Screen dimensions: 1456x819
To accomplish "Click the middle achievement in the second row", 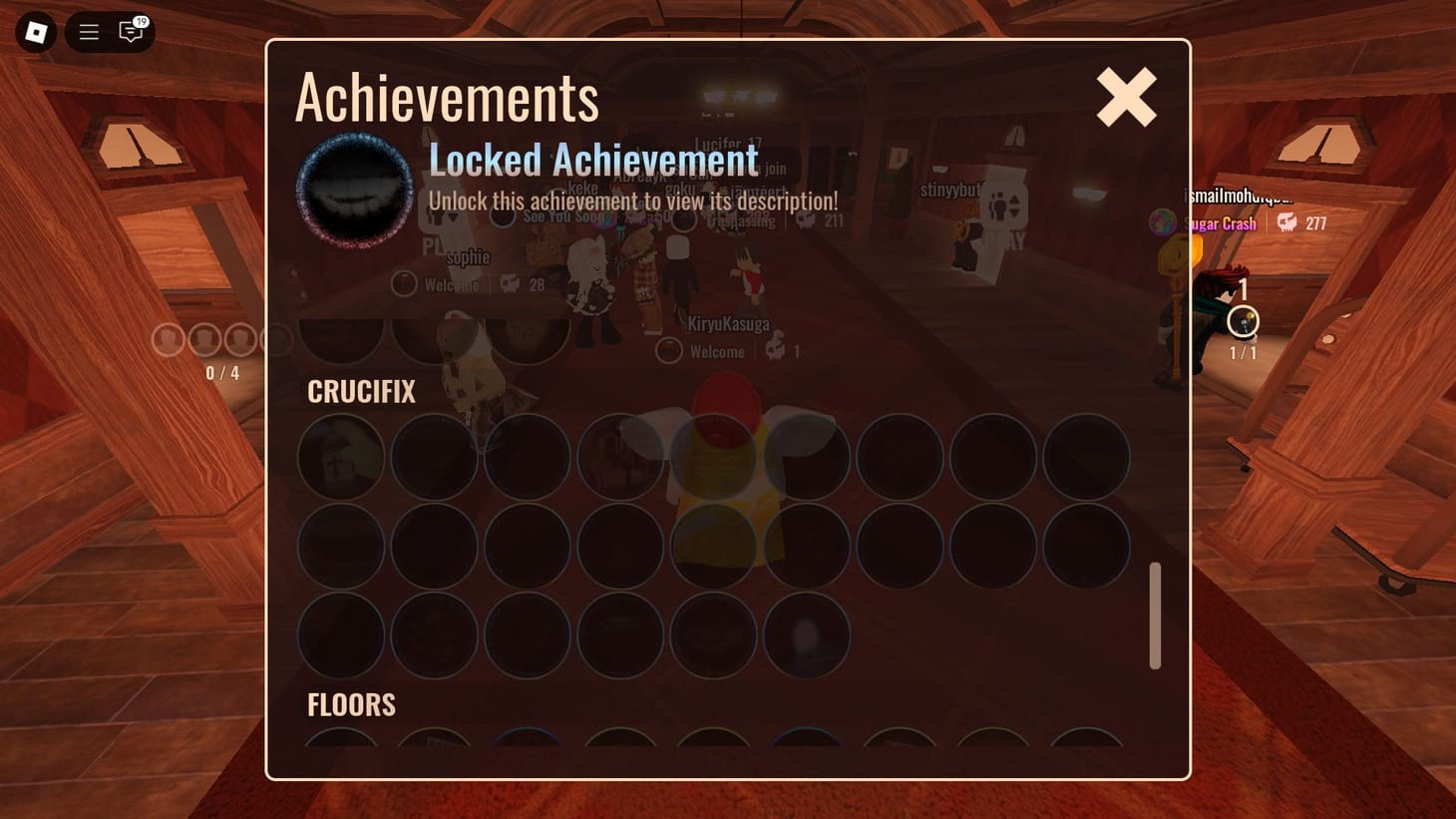I will click(x=712, y=547).
